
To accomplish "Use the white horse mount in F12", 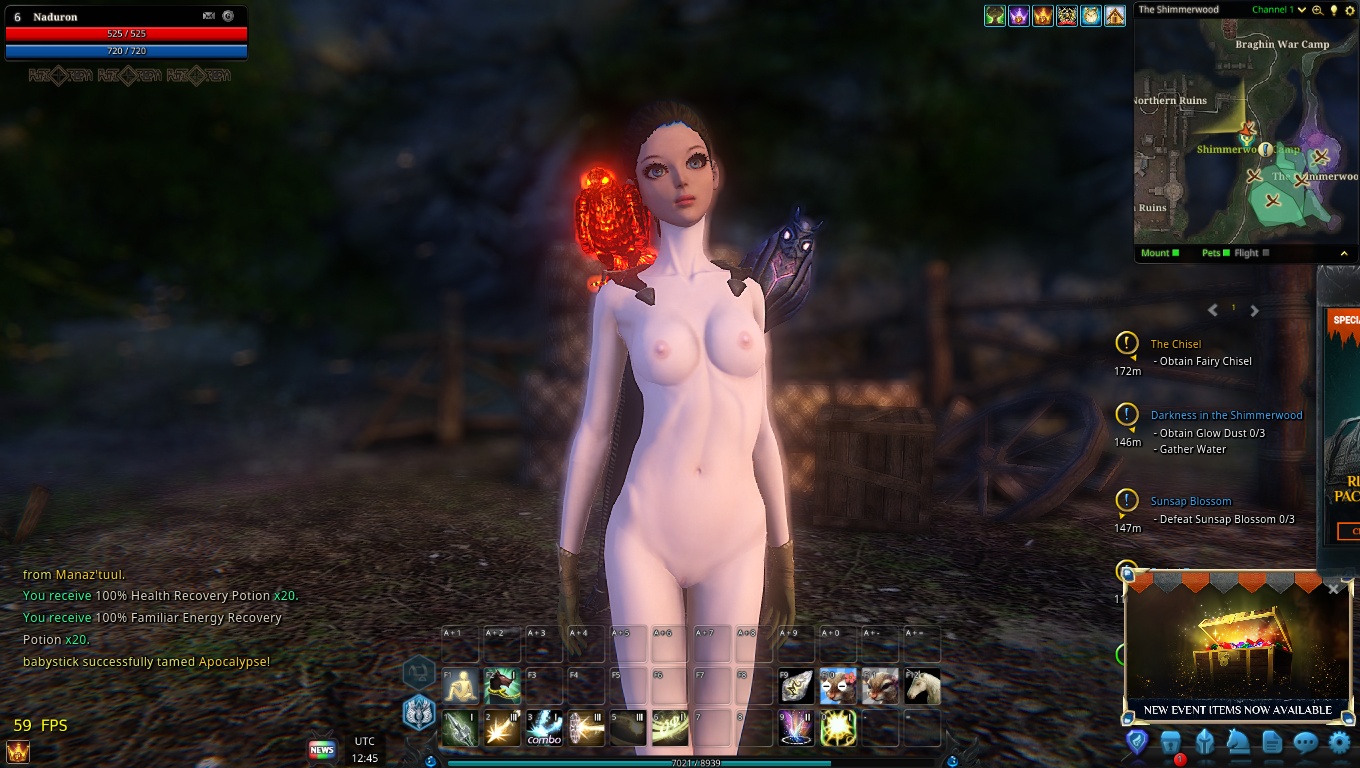I will (922, 686).
